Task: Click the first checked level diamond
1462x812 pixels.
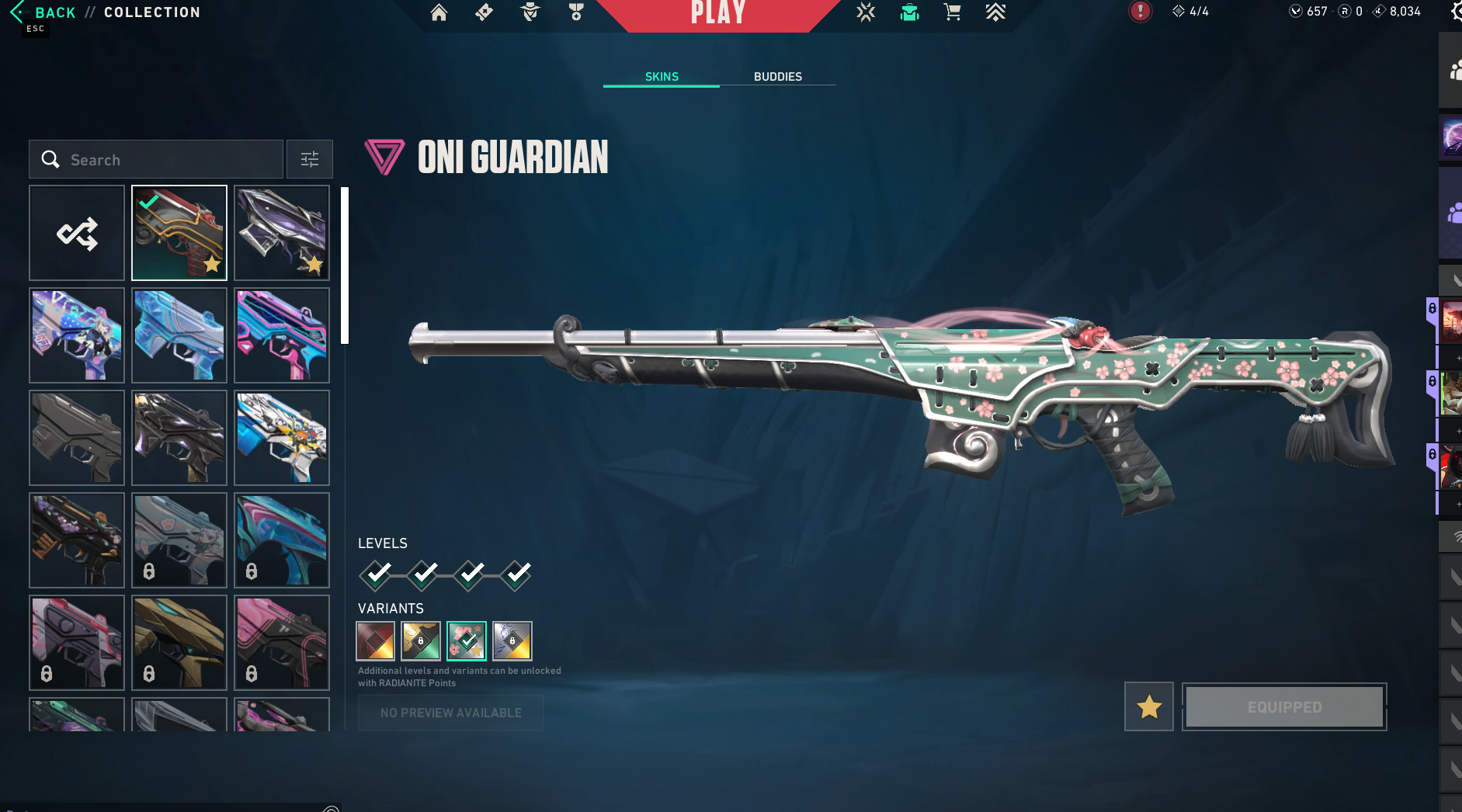Action: point(377,574)
